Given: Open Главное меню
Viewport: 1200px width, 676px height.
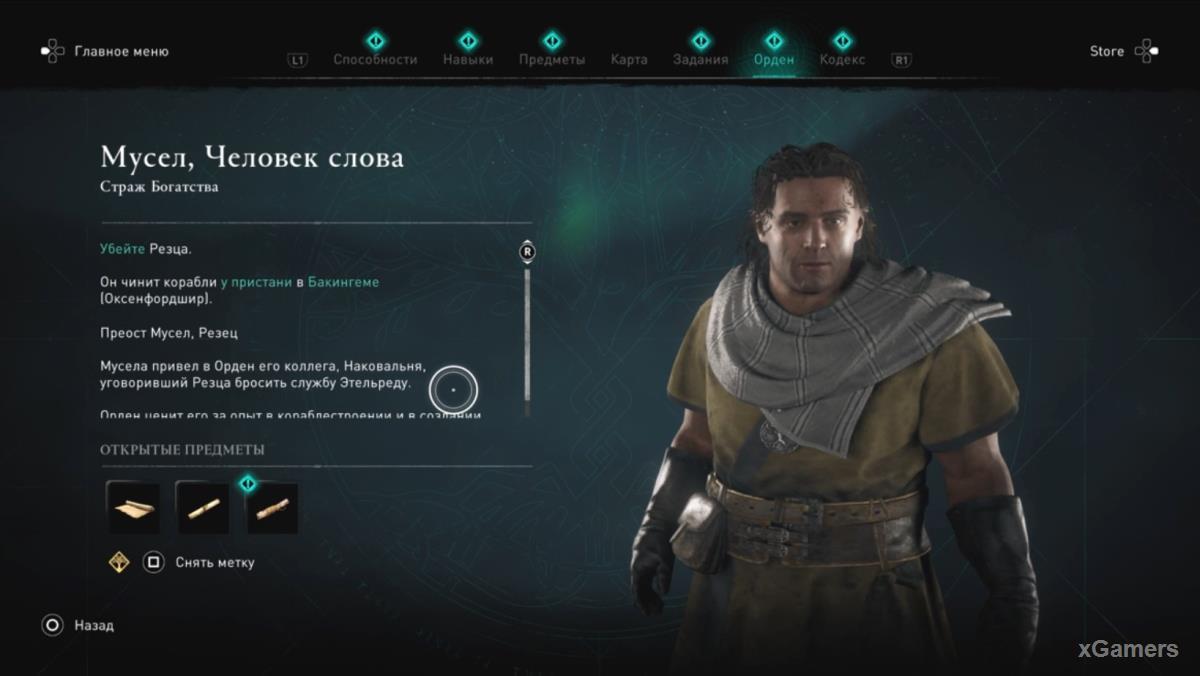Looking at the screenshot, I should [x=121, y=51].
